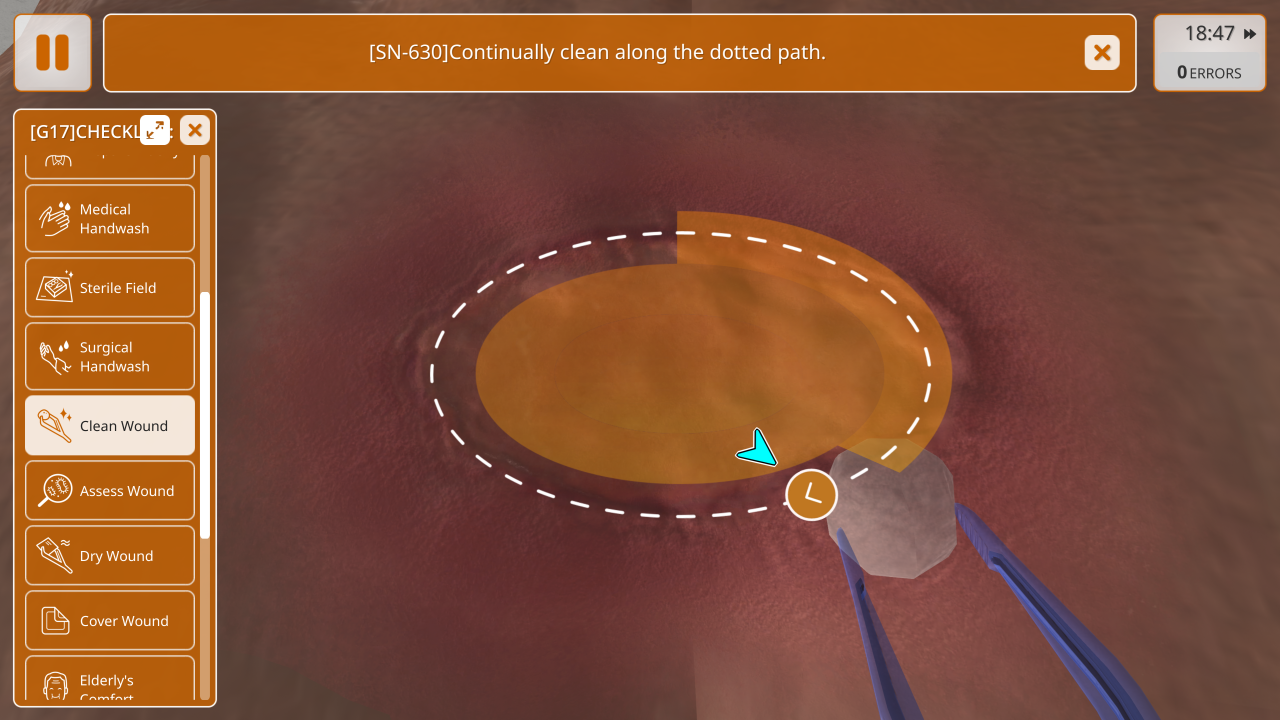Pause the simulation
The height and width of the screenshot is (720, 1280).
click(53, 52)
